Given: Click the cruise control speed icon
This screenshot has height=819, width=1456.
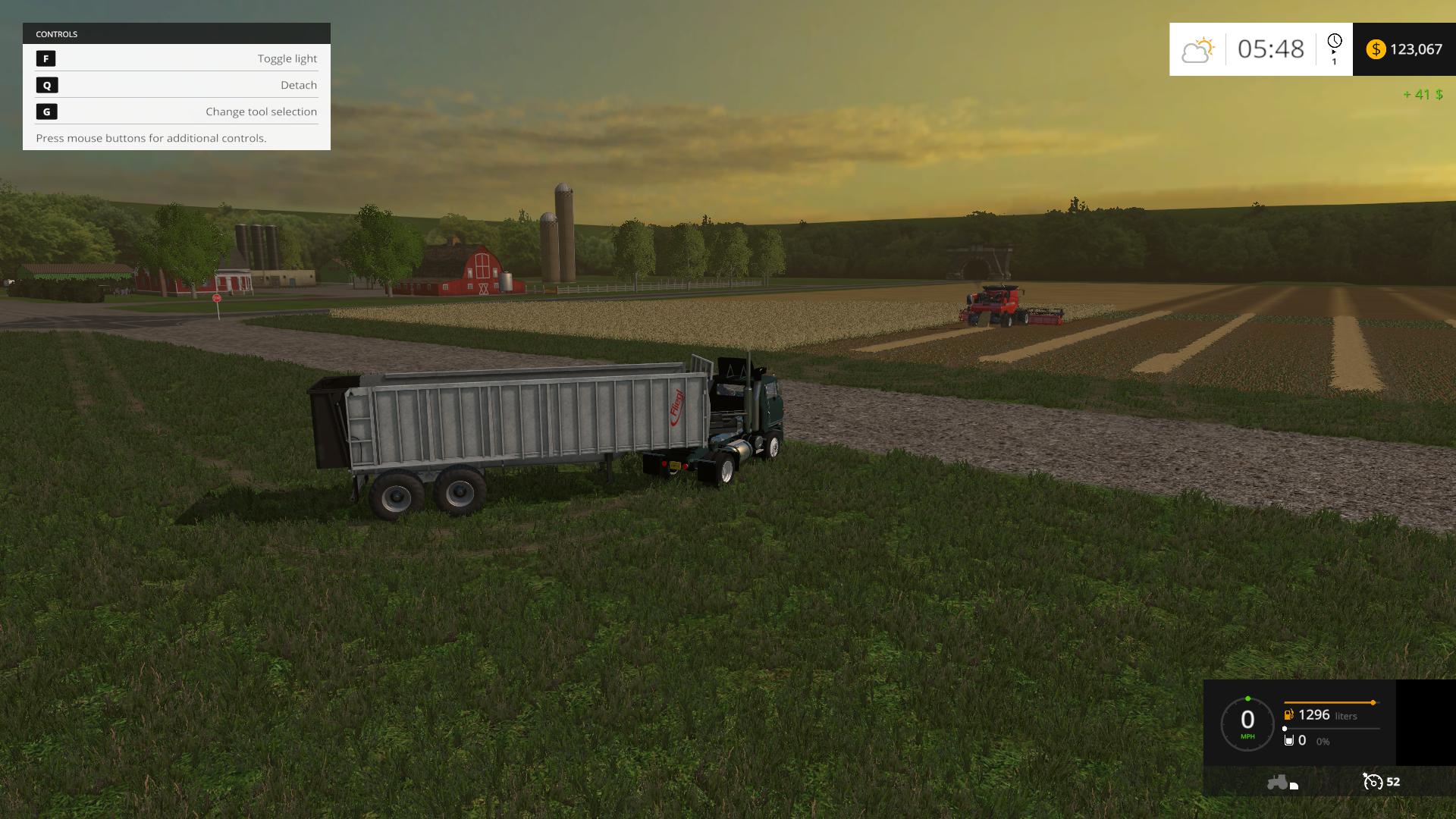Looking at the screenshot, I should pos(1373,782).
